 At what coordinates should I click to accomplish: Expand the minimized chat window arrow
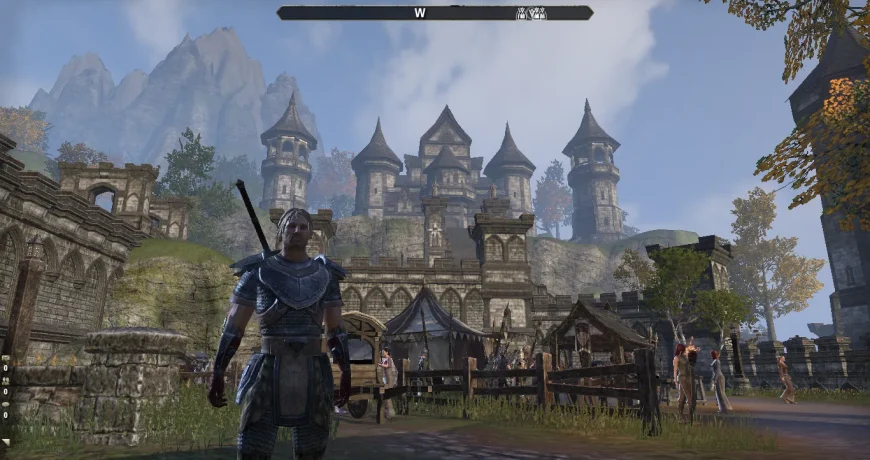point(6,440)
